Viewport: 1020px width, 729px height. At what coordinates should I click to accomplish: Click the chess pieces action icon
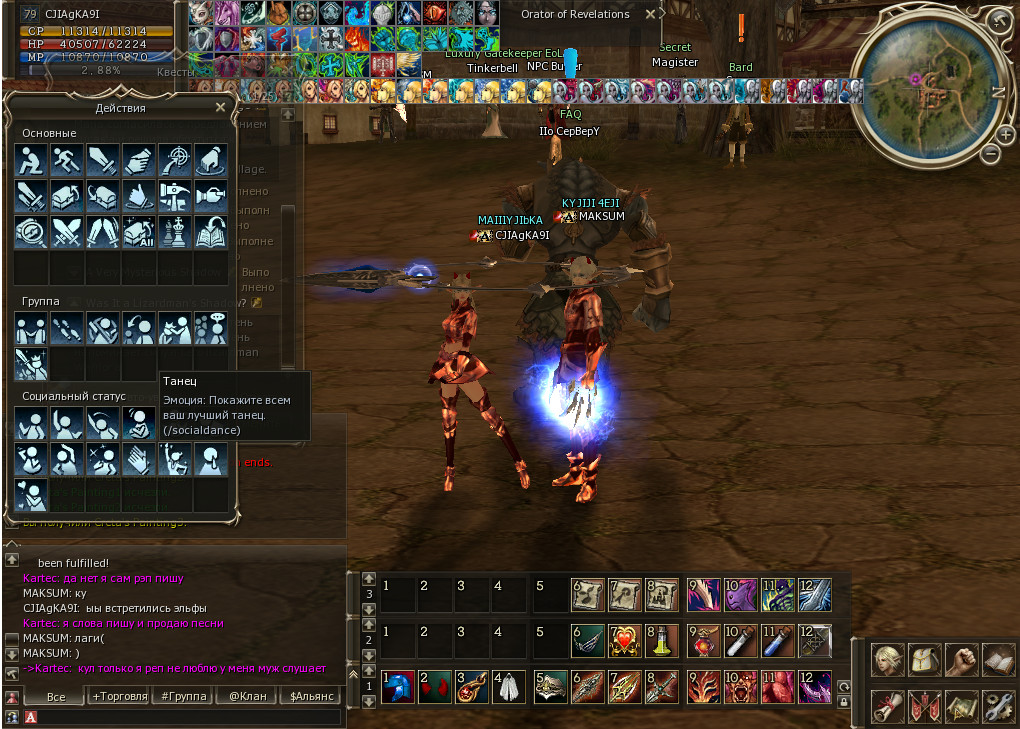pyautogui.click(x=175, y=232)
